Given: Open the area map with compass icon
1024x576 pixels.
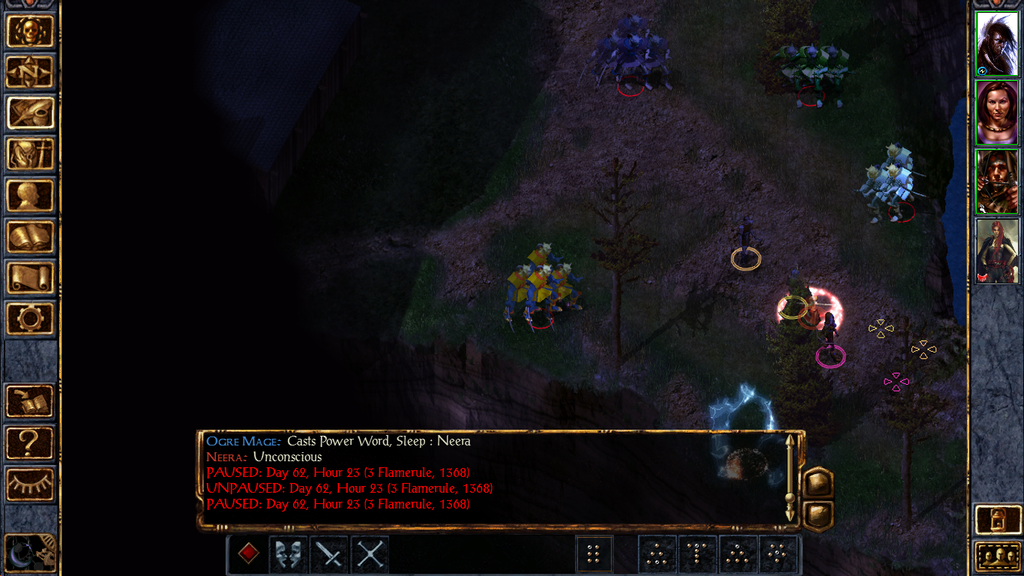Looking at the screenshot, I should (30, 72).
